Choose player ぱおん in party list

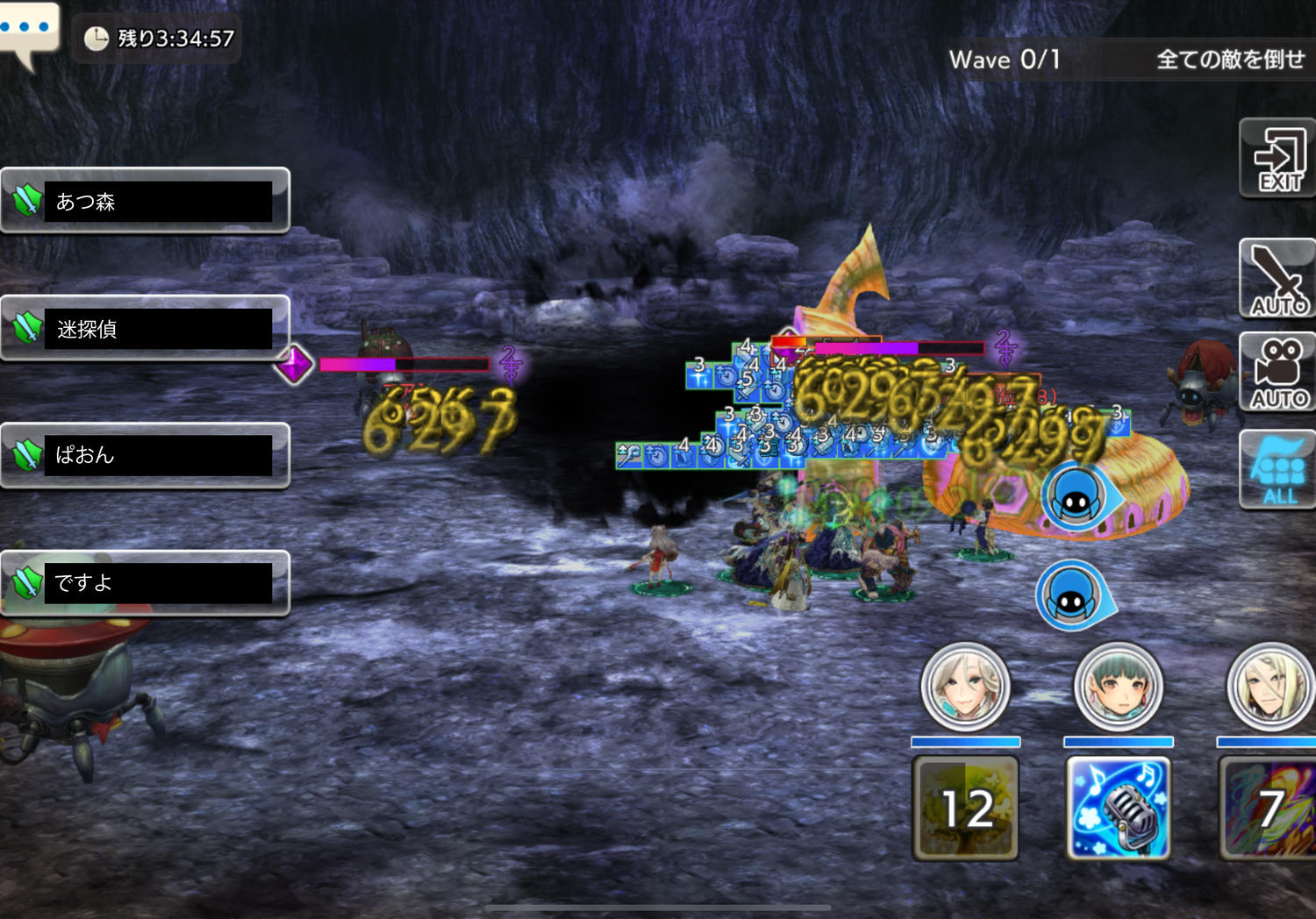pos(146,455)
